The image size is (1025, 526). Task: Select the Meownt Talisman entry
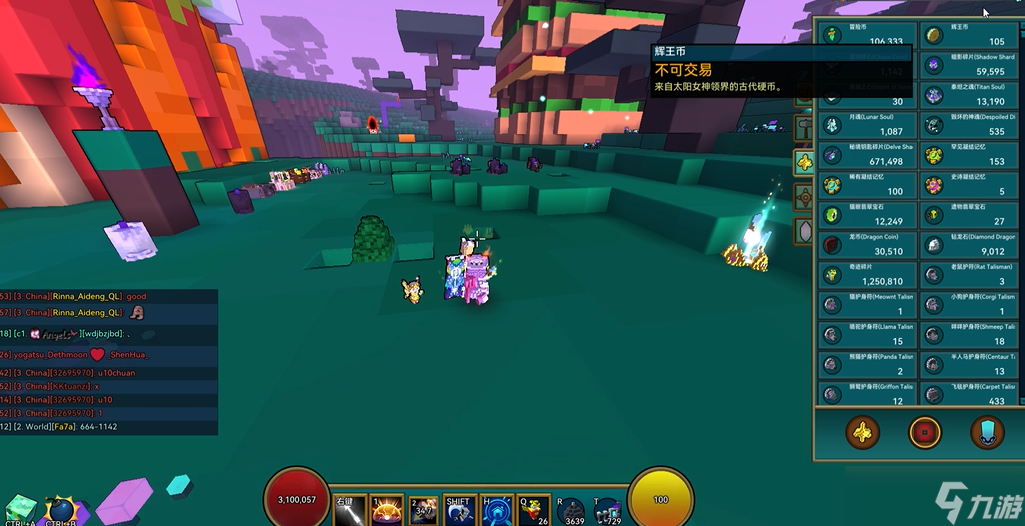[868, 304]
